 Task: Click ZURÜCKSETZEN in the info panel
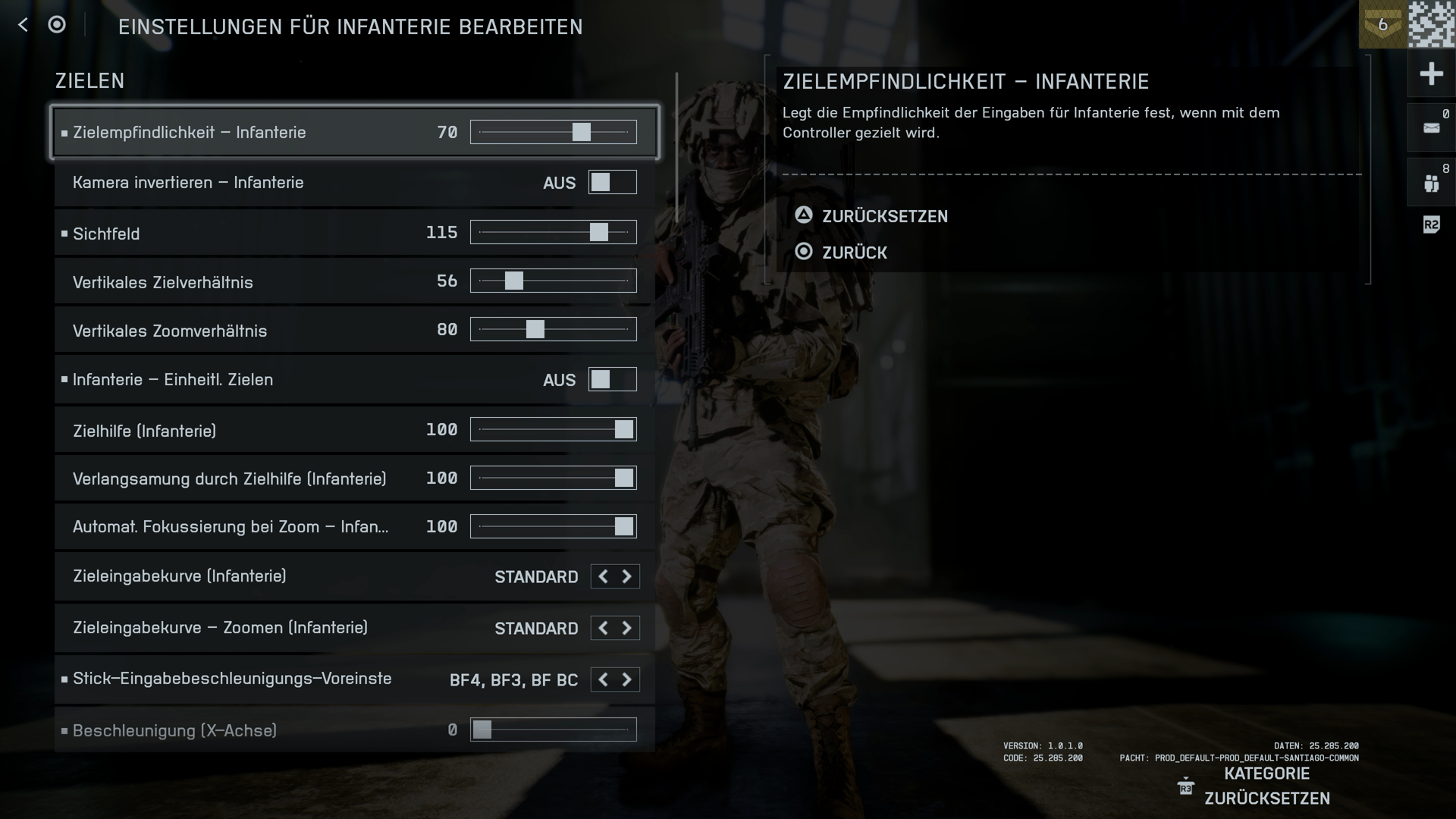[884, 216]
